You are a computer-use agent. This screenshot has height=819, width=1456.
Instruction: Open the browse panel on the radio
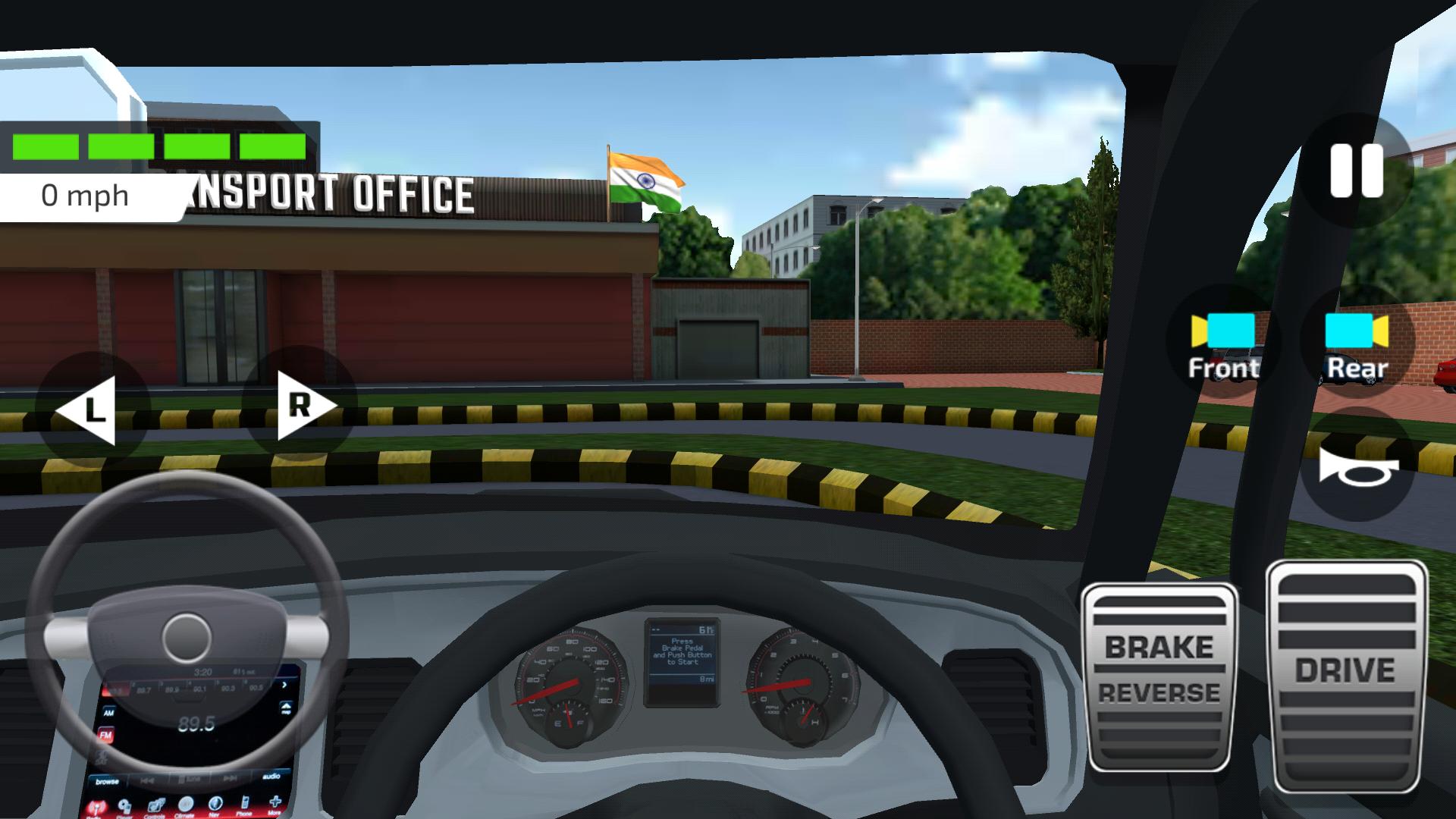108,782
